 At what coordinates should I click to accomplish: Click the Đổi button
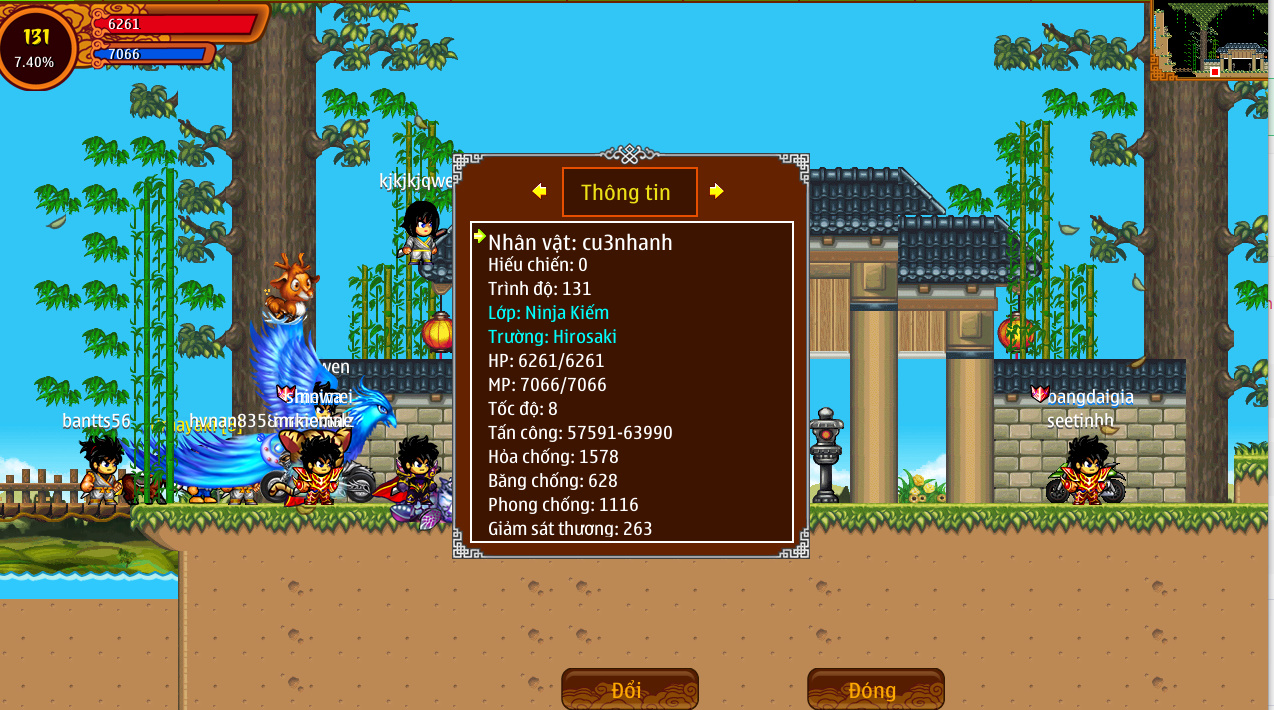(x=629, y=690)
